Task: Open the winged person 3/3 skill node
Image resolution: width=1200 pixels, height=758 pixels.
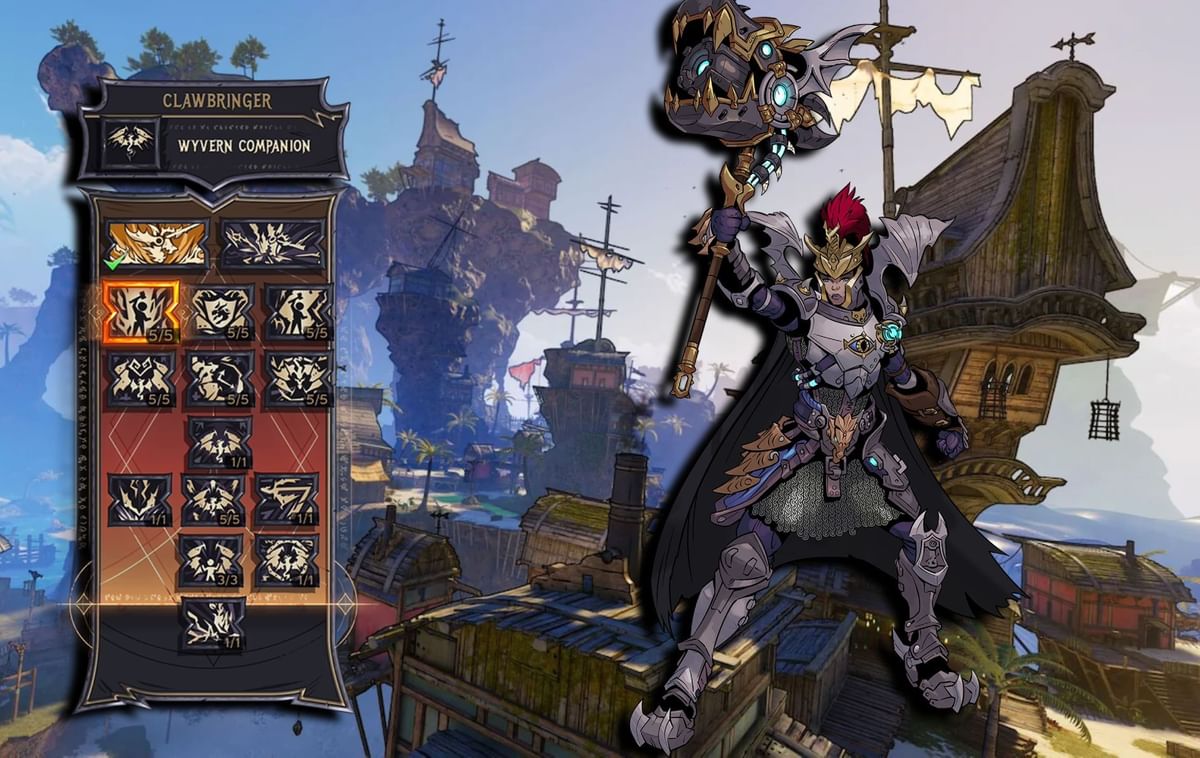Action: coord(211,560)
